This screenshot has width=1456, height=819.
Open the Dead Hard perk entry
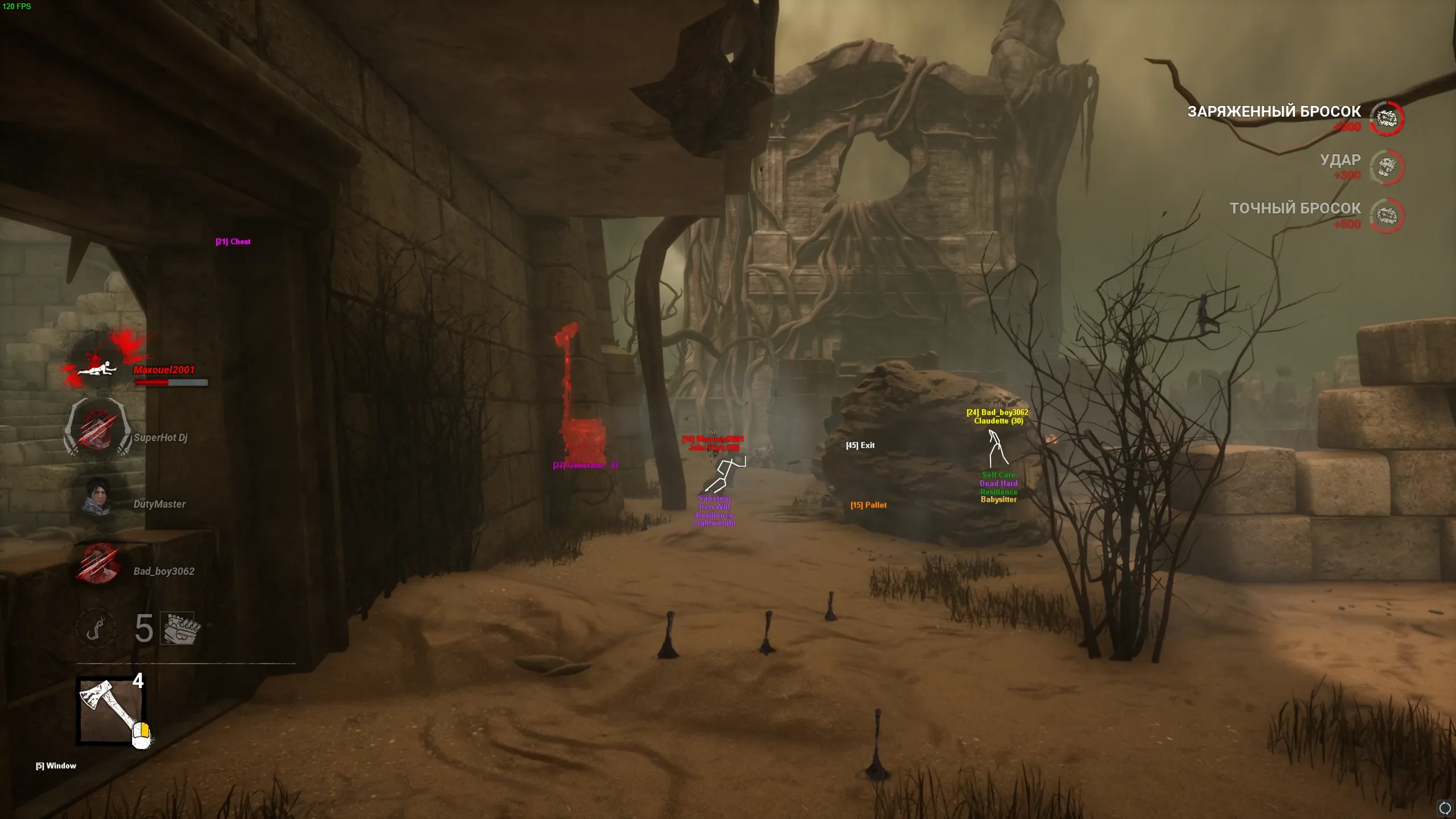(999, 483)
